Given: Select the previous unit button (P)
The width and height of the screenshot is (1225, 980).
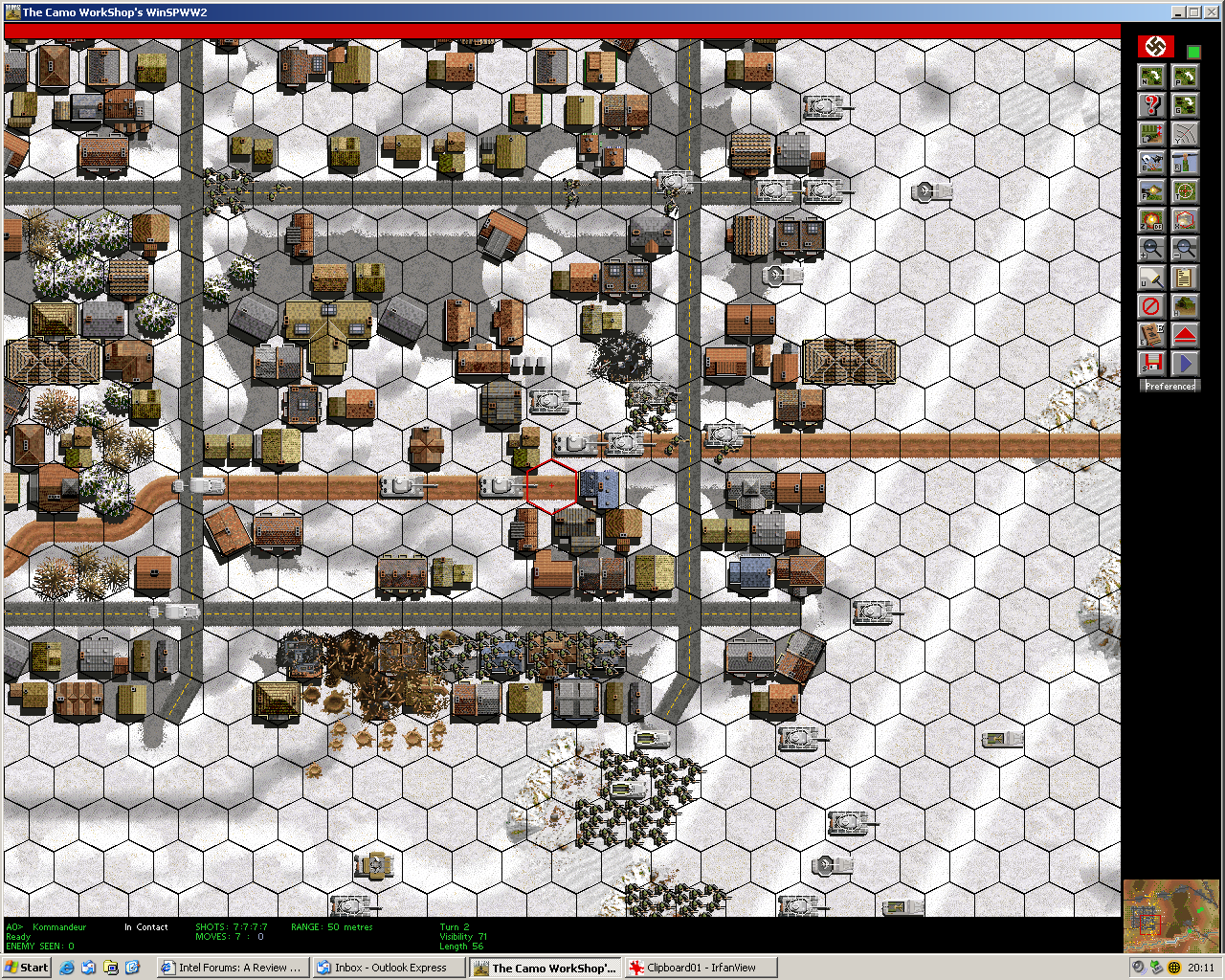Looking at the screenshot, I should (x=1185, y=77).
